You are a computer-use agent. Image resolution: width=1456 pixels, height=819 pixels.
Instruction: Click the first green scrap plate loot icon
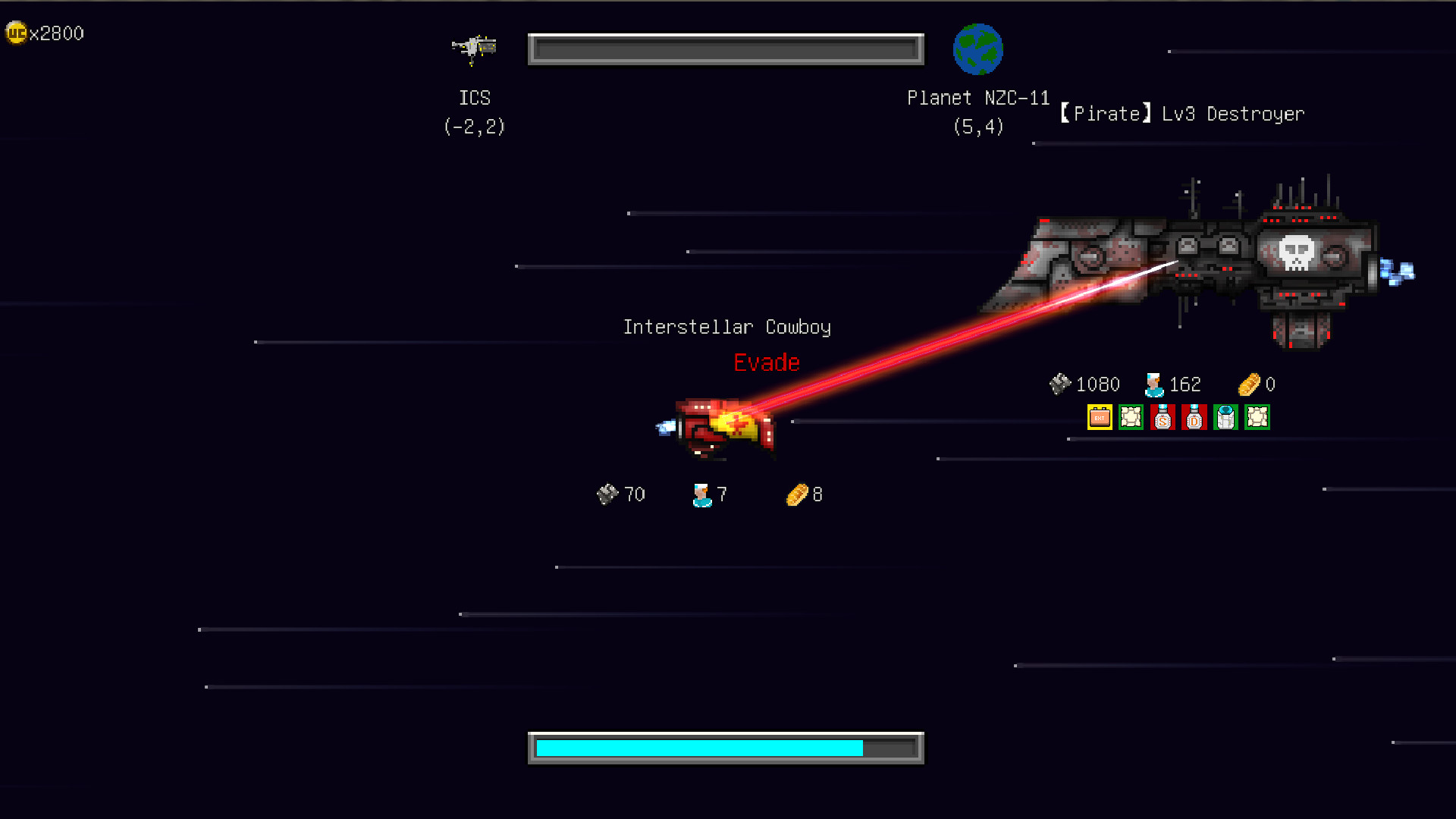click(1131, 417)
